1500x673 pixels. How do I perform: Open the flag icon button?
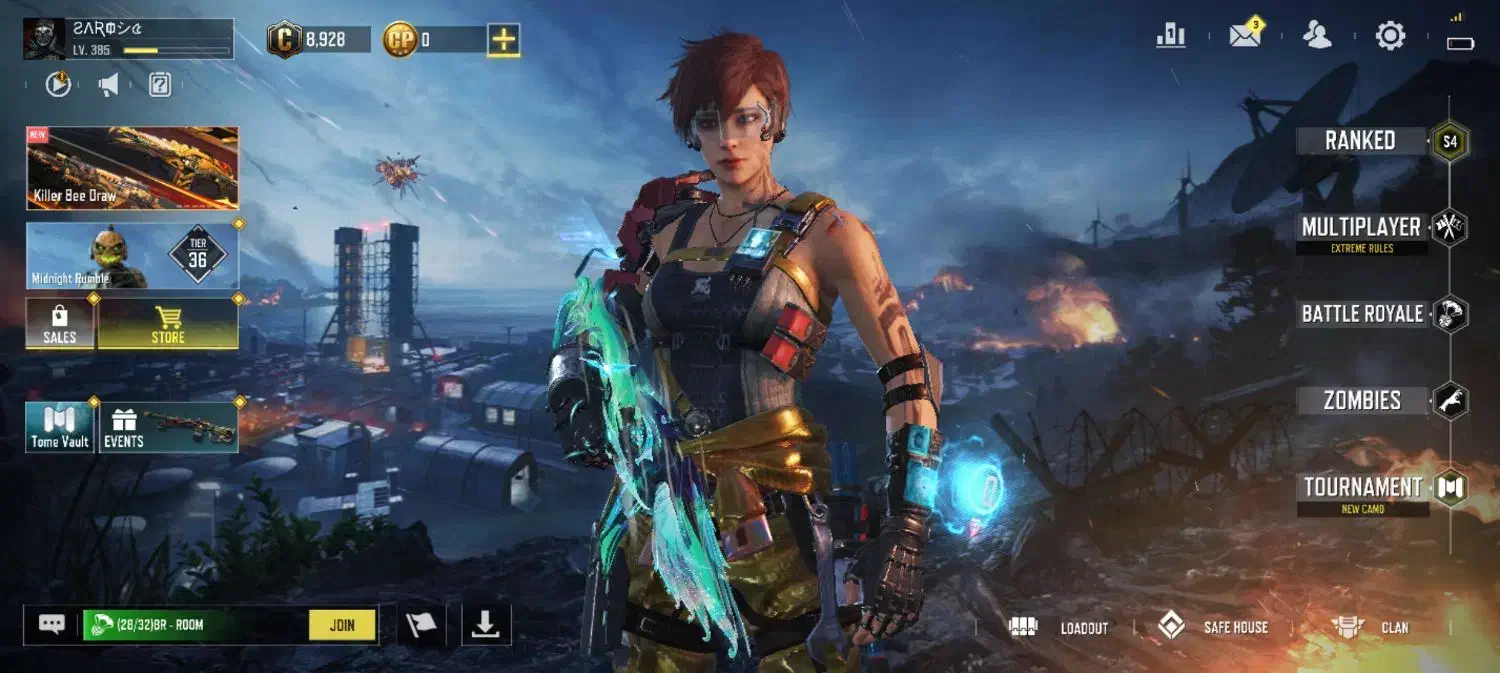click(x=421, y=625)
